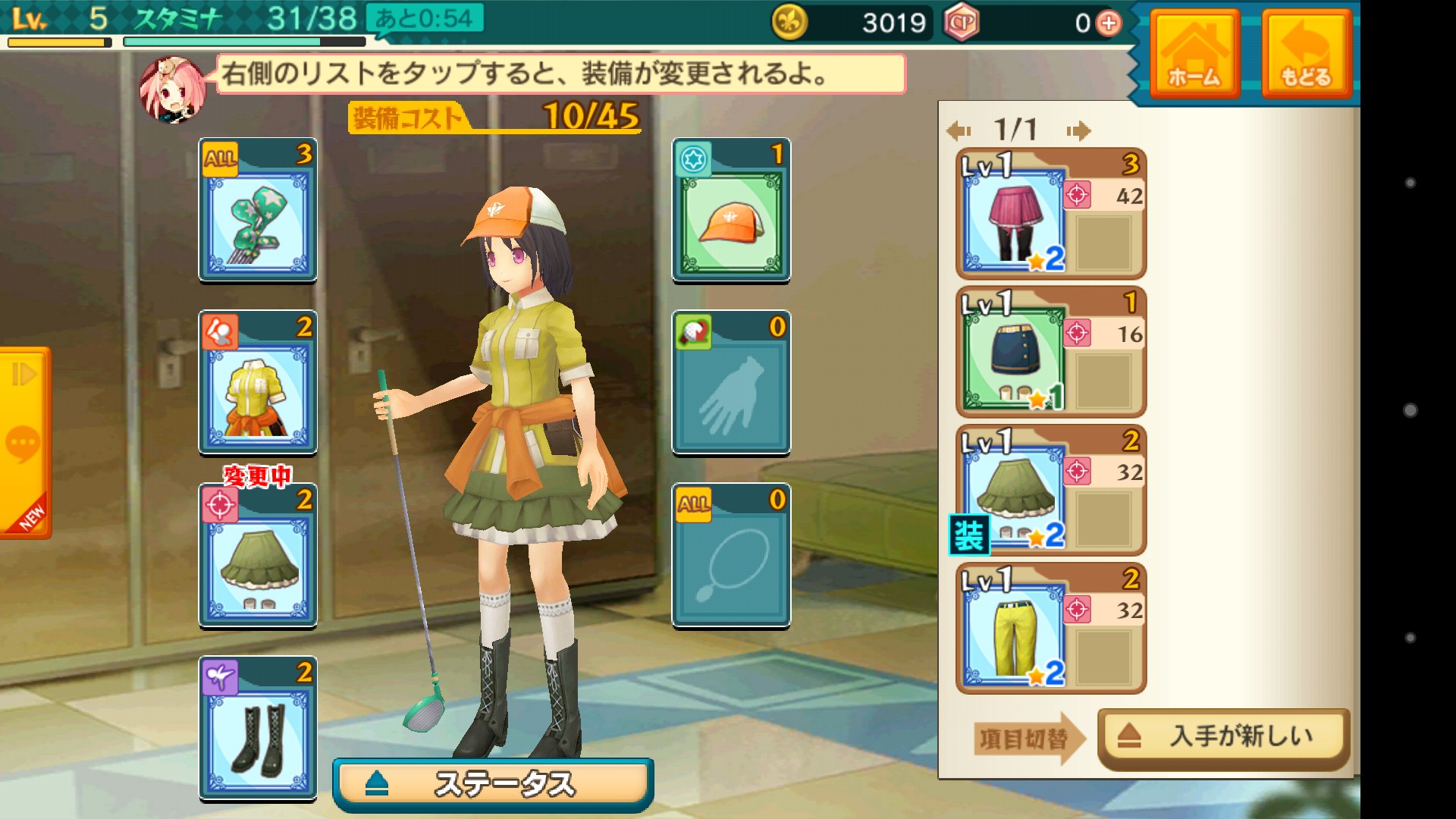Equip the yellow pants

tap(1050, 629)
